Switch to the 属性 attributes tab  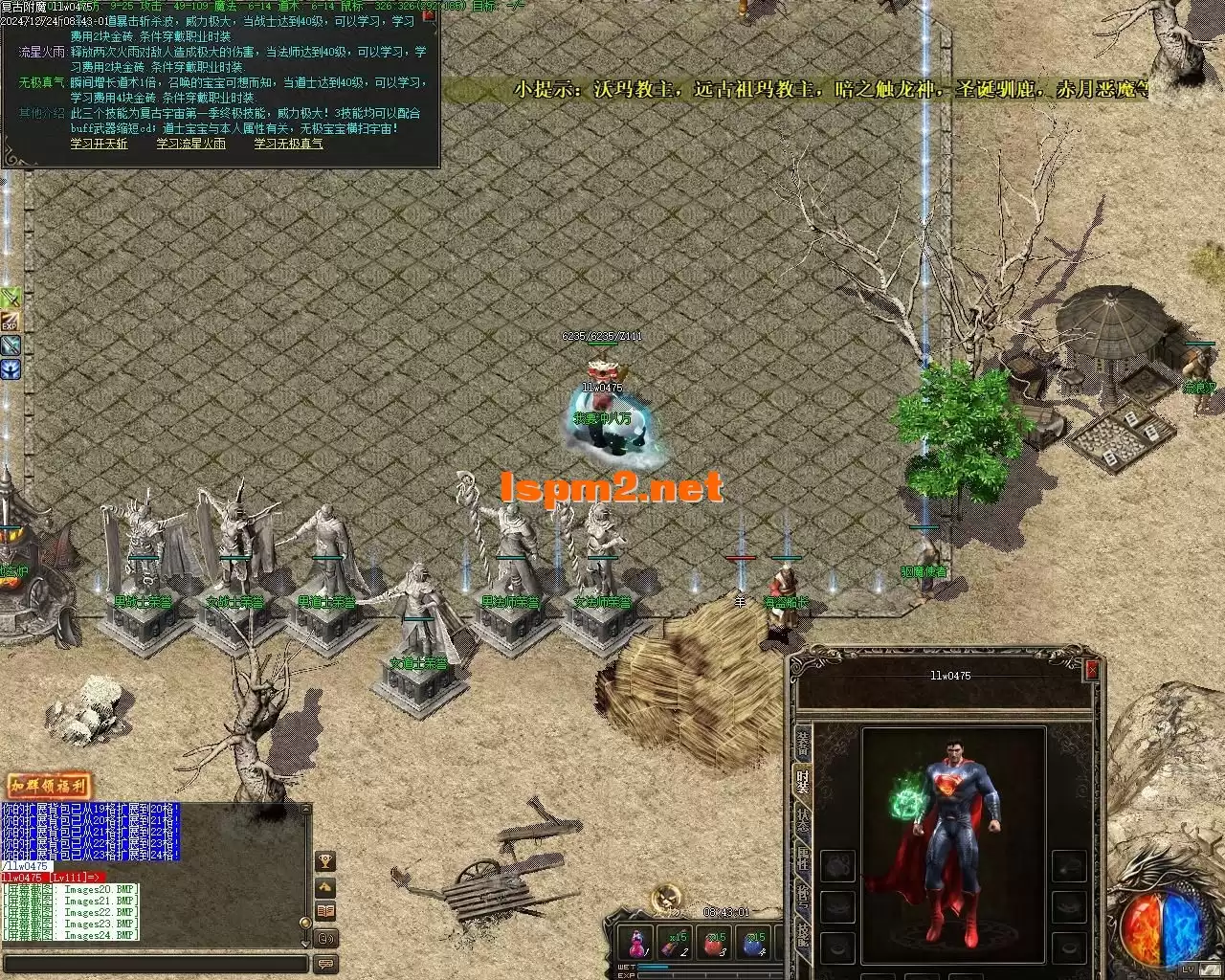[802, 861]
